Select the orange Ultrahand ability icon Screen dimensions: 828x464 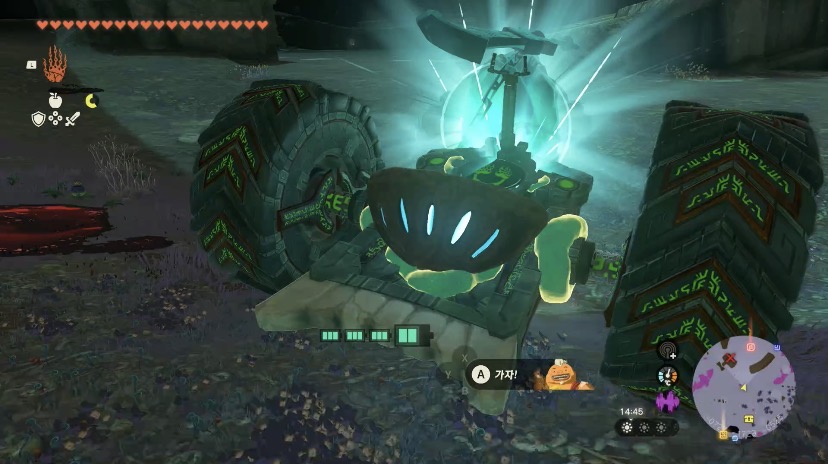coord(57,67)
